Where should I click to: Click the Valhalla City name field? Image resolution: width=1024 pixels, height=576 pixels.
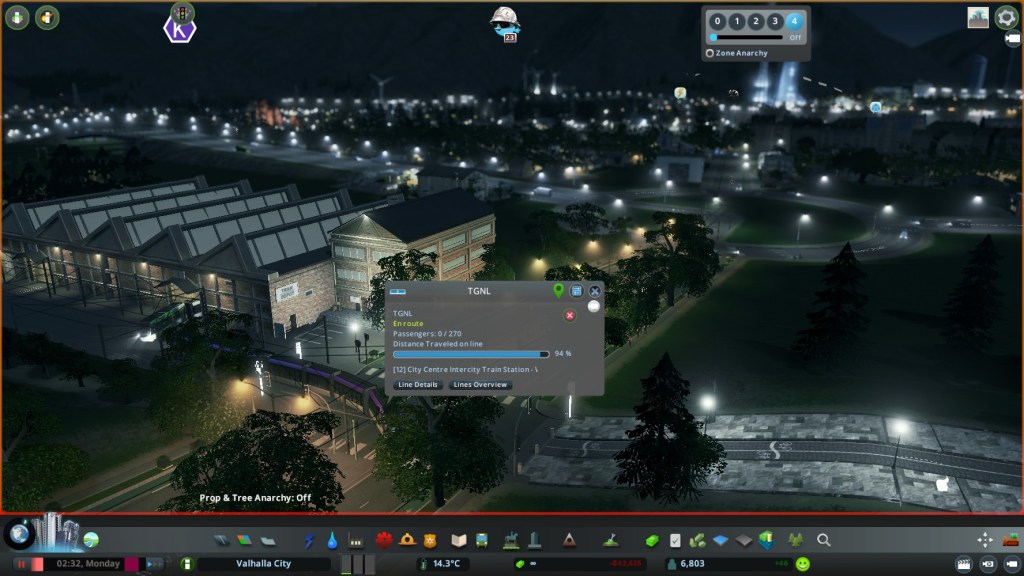pyautogui.click(x=262, y=565)
